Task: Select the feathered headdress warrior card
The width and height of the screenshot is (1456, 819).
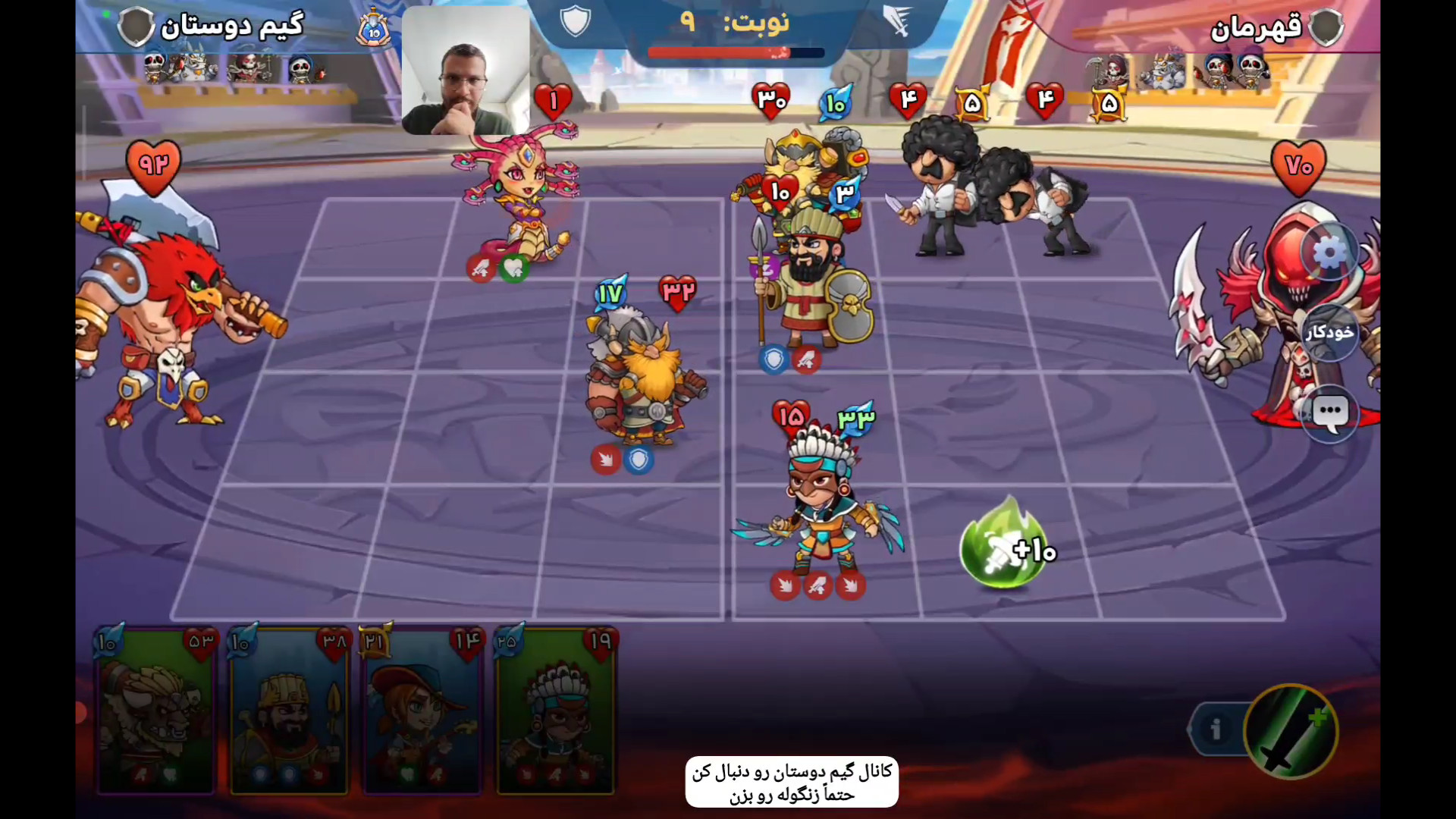Action: (x=556, y=711)
